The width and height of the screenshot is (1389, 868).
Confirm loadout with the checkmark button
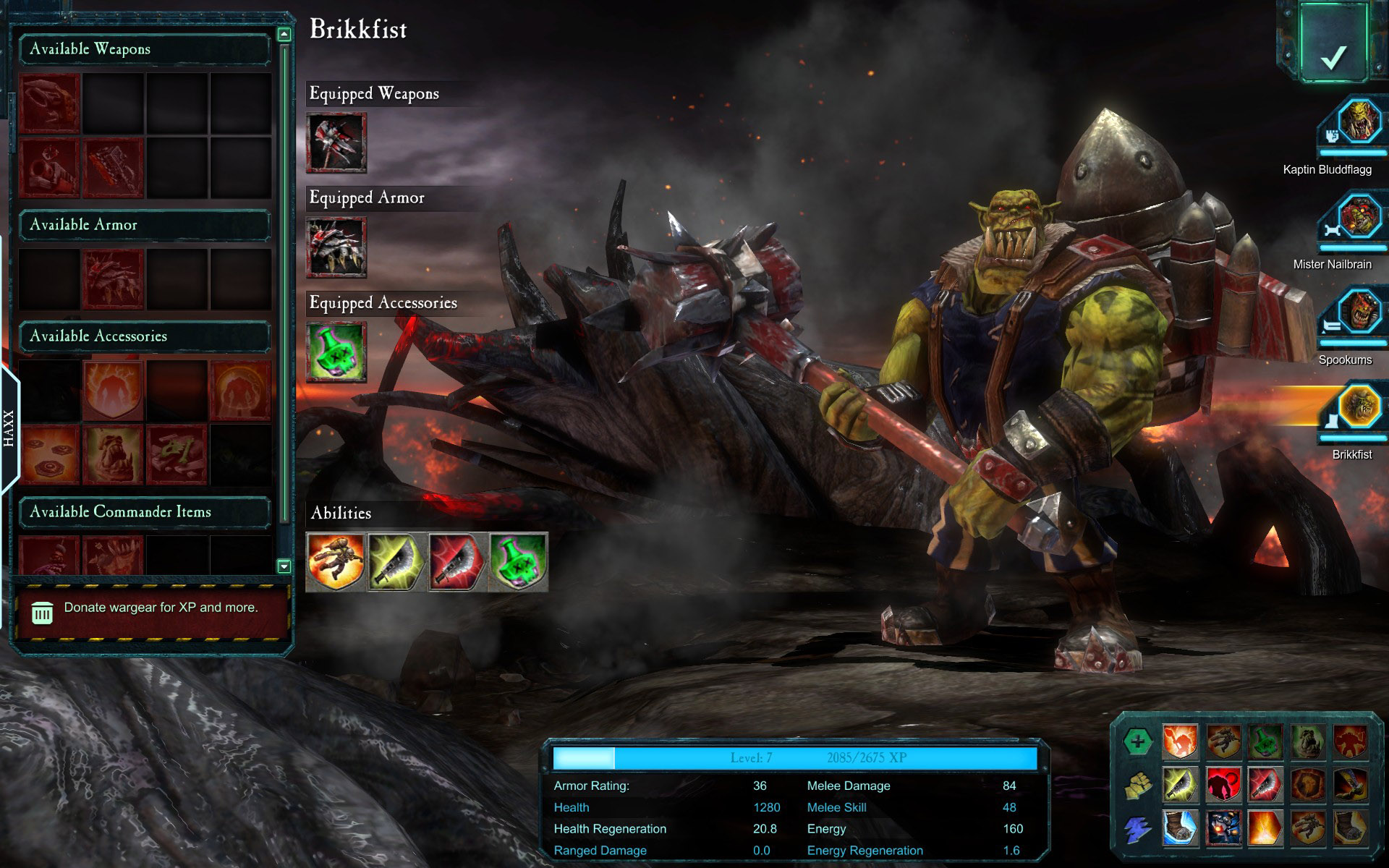1333,43
